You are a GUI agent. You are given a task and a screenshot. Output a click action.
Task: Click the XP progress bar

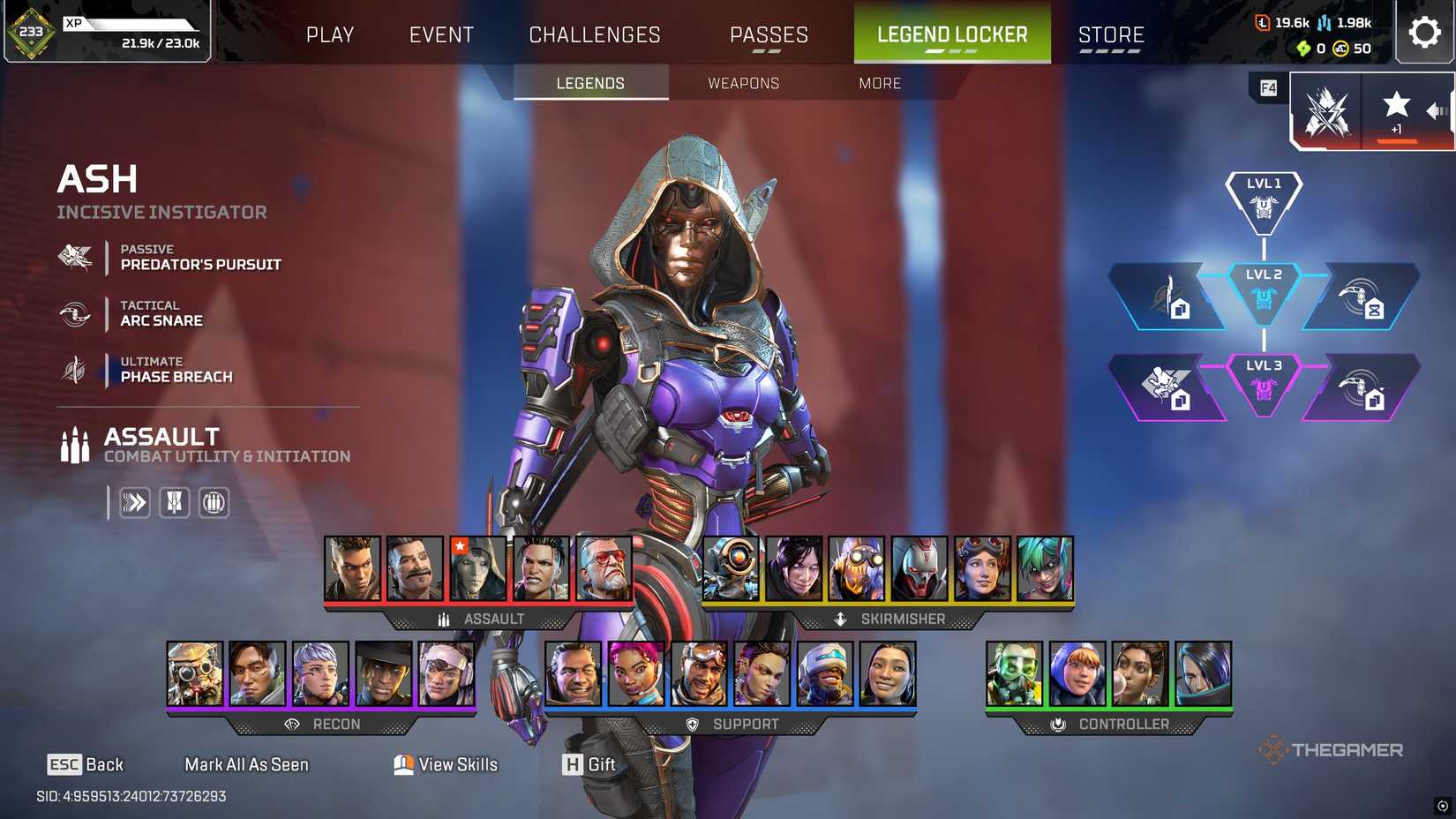(132, 25)
